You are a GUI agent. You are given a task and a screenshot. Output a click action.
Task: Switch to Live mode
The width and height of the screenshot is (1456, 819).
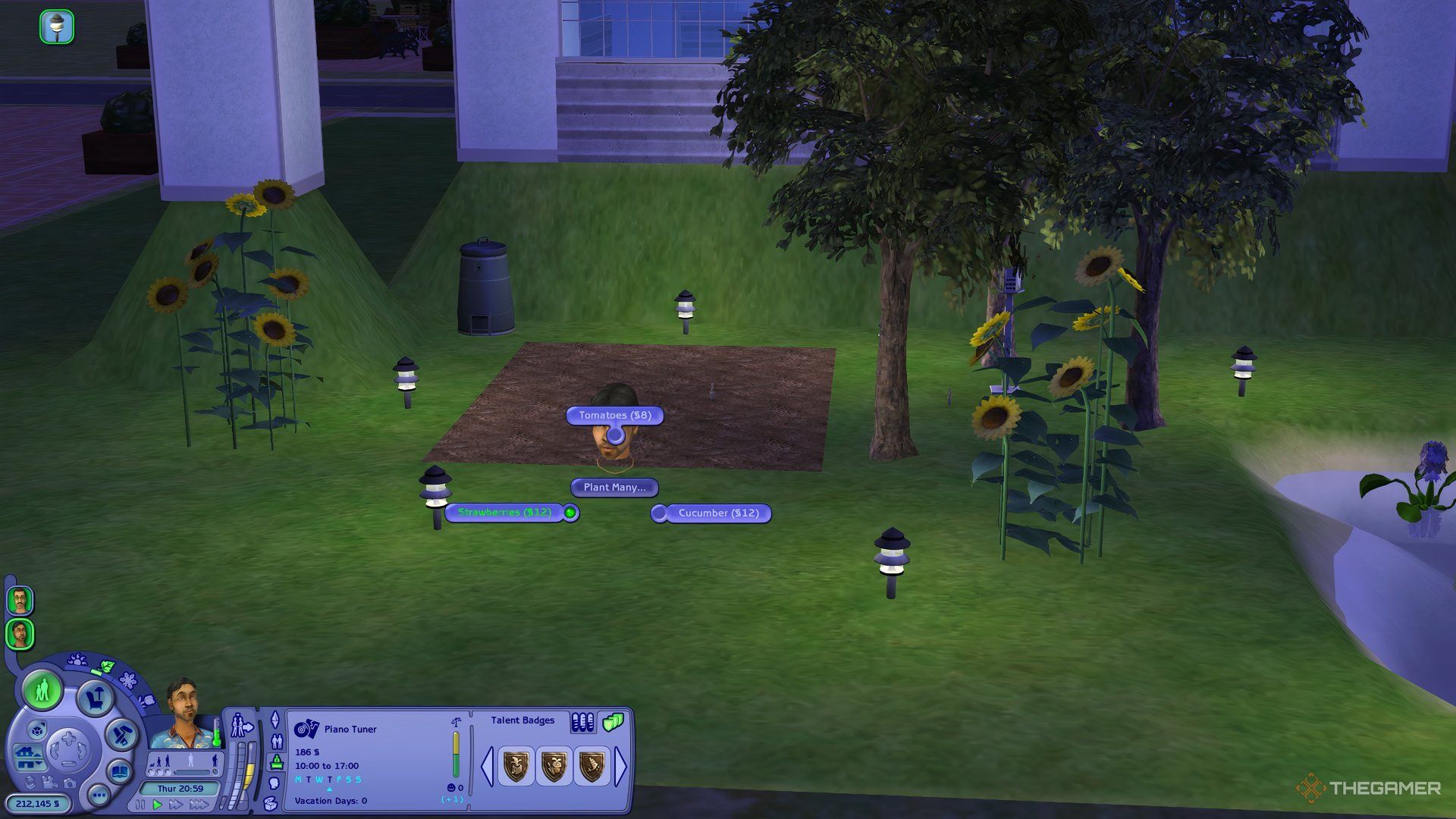[x=42, y=690]
